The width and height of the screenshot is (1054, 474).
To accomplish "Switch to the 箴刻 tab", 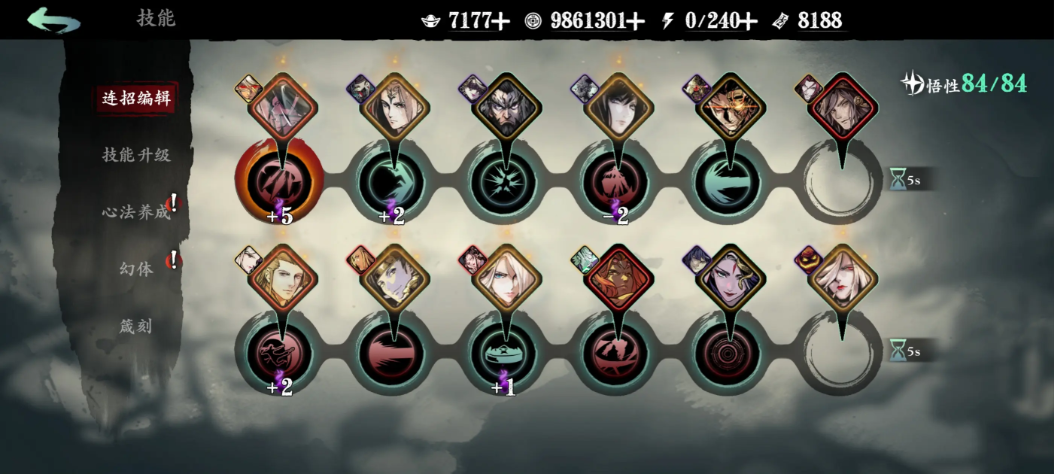I will click(x=136, y=326).
